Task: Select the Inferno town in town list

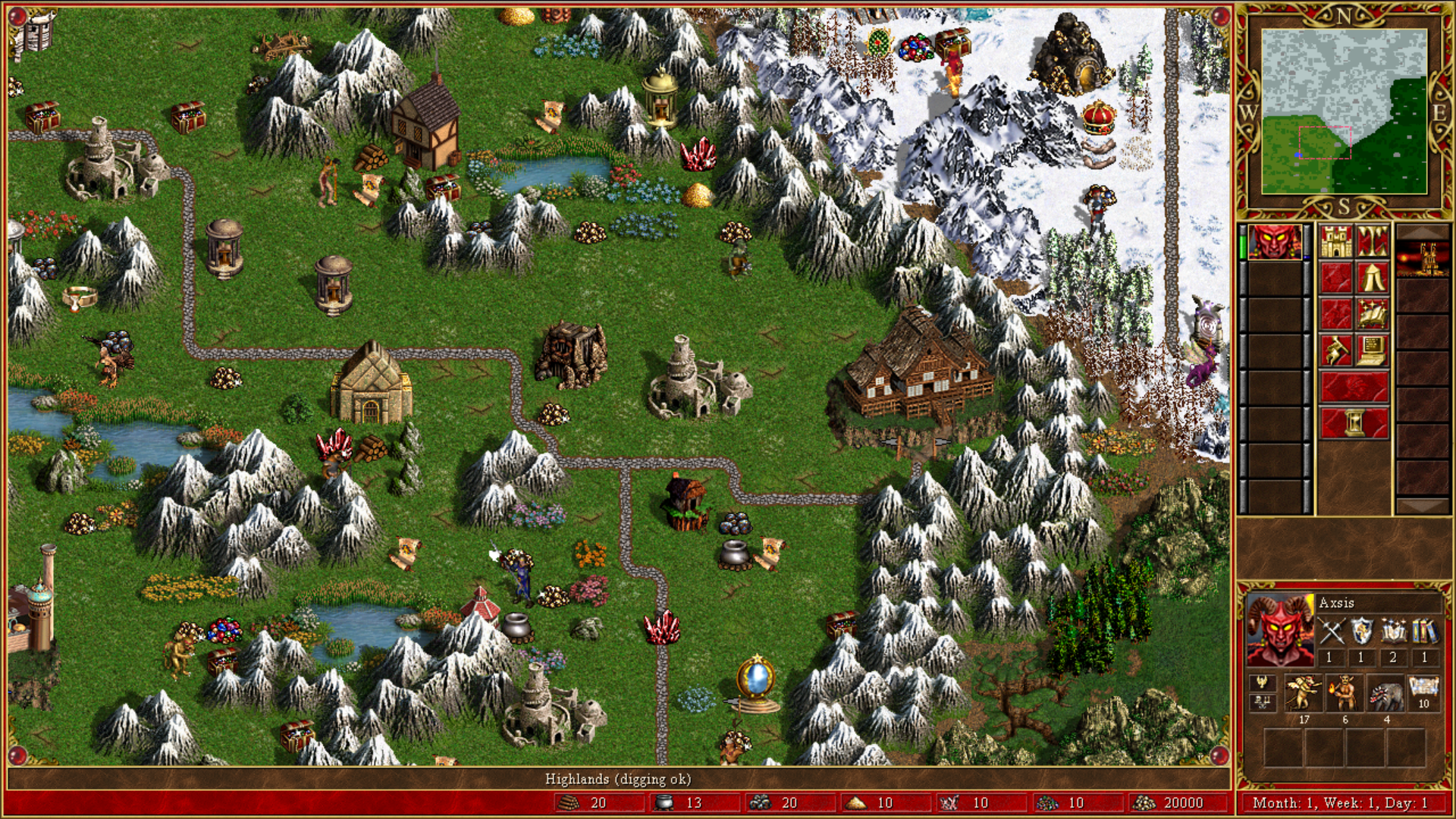Action: [x=1422, y=259]
